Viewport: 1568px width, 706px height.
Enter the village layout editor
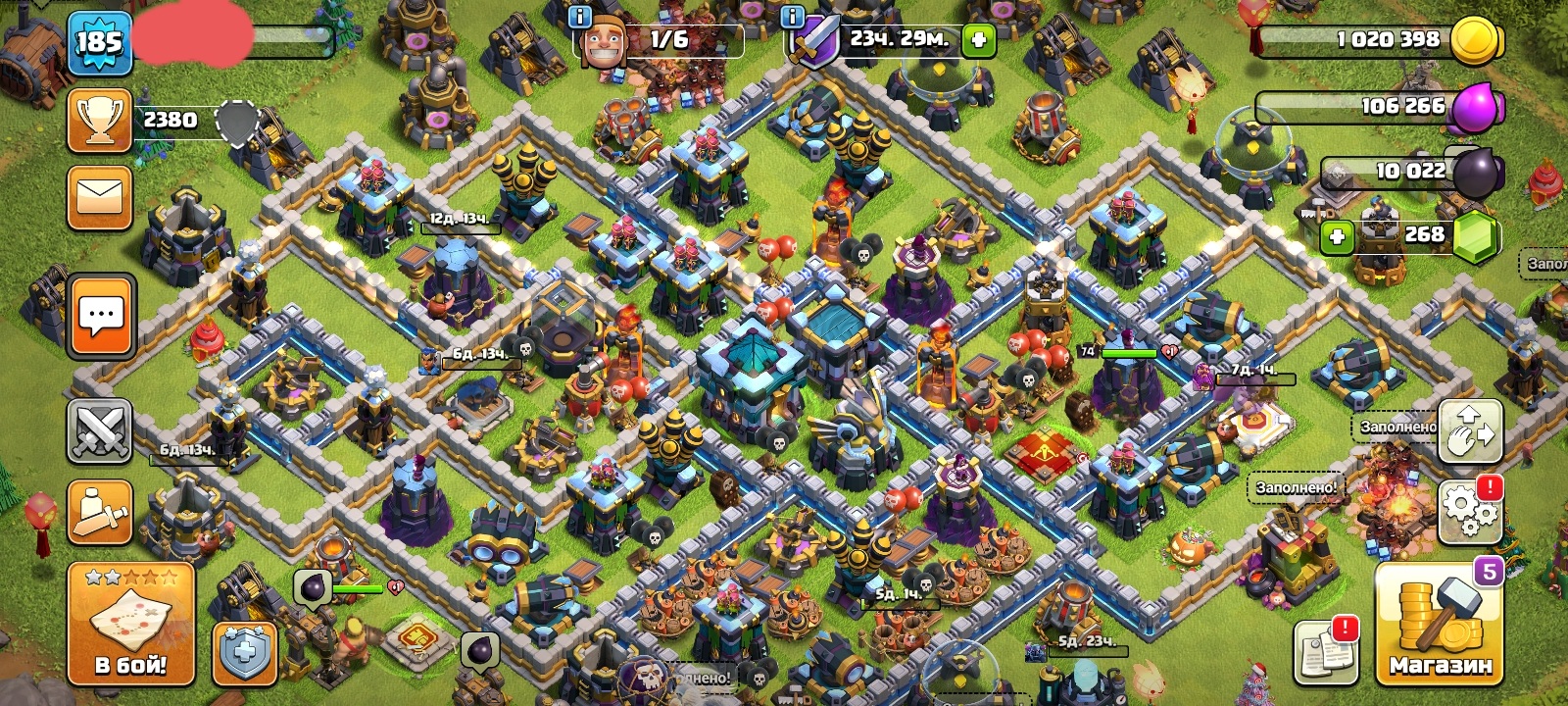click(1470, 431)
